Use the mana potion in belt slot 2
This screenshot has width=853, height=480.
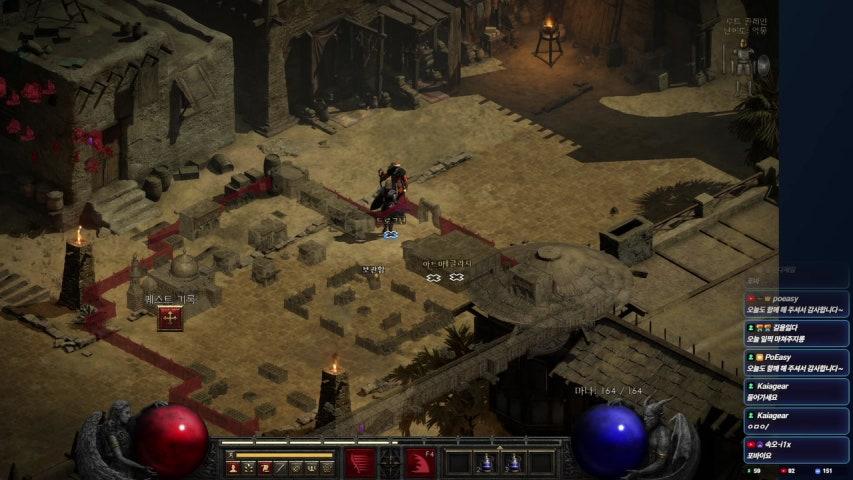tap(487, 463)
